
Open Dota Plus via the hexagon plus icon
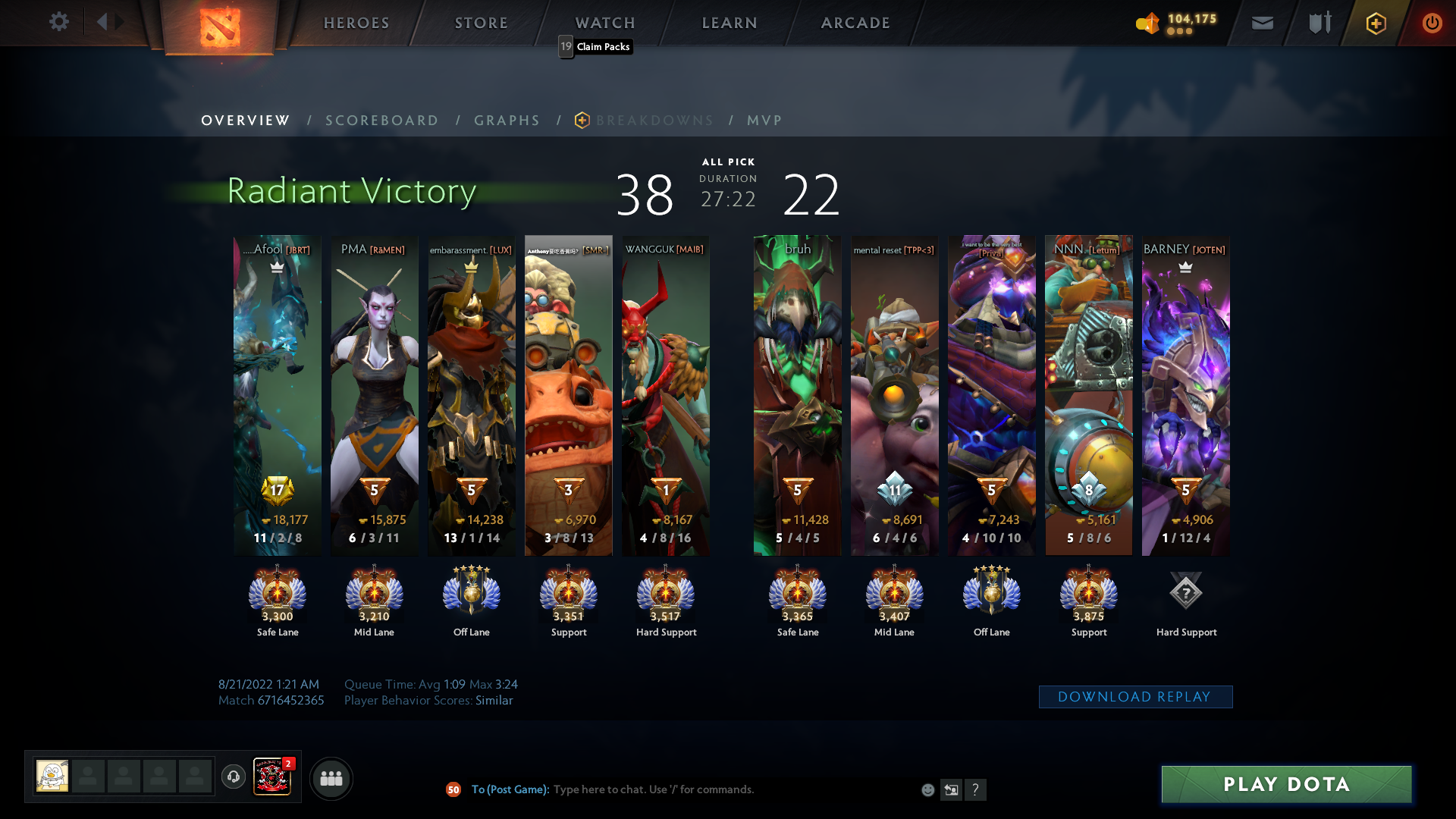(1376, 23)
